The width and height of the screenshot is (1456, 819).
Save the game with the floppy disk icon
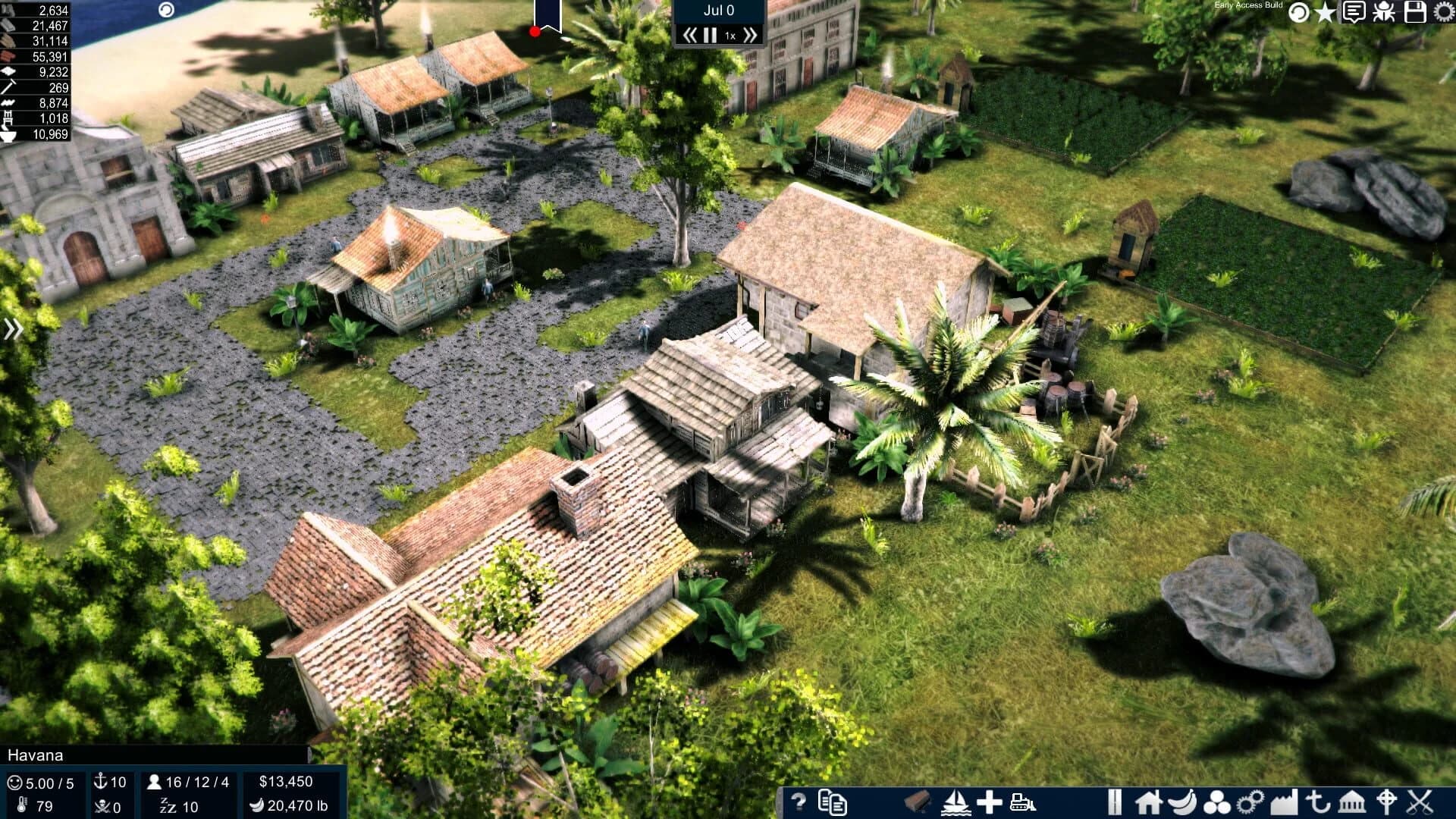[x=1415, y=12]
